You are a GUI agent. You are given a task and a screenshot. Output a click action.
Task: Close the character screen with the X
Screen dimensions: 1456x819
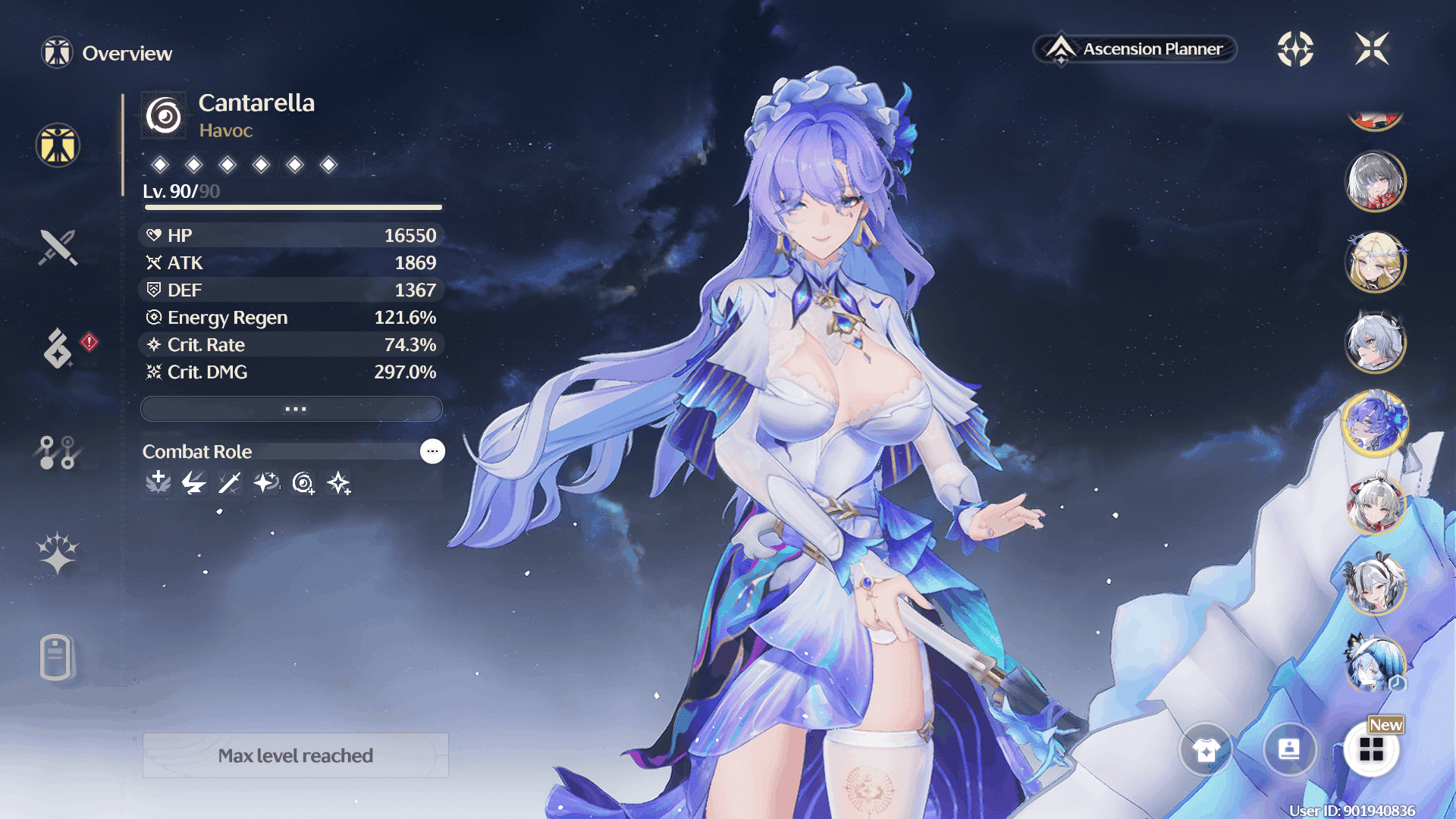click(1372, 49)
